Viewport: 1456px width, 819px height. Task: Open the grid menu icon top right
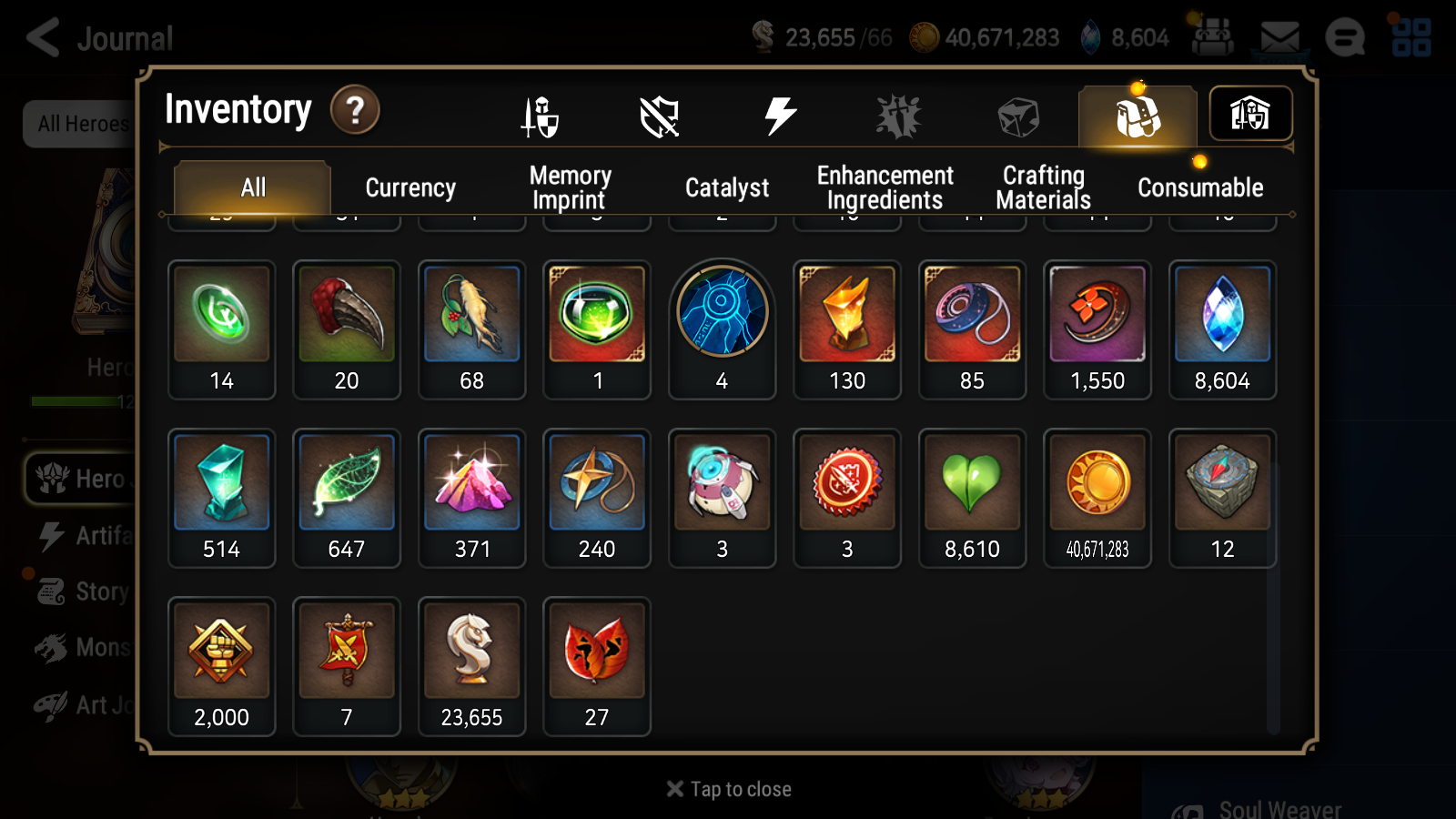(1413, 37)
